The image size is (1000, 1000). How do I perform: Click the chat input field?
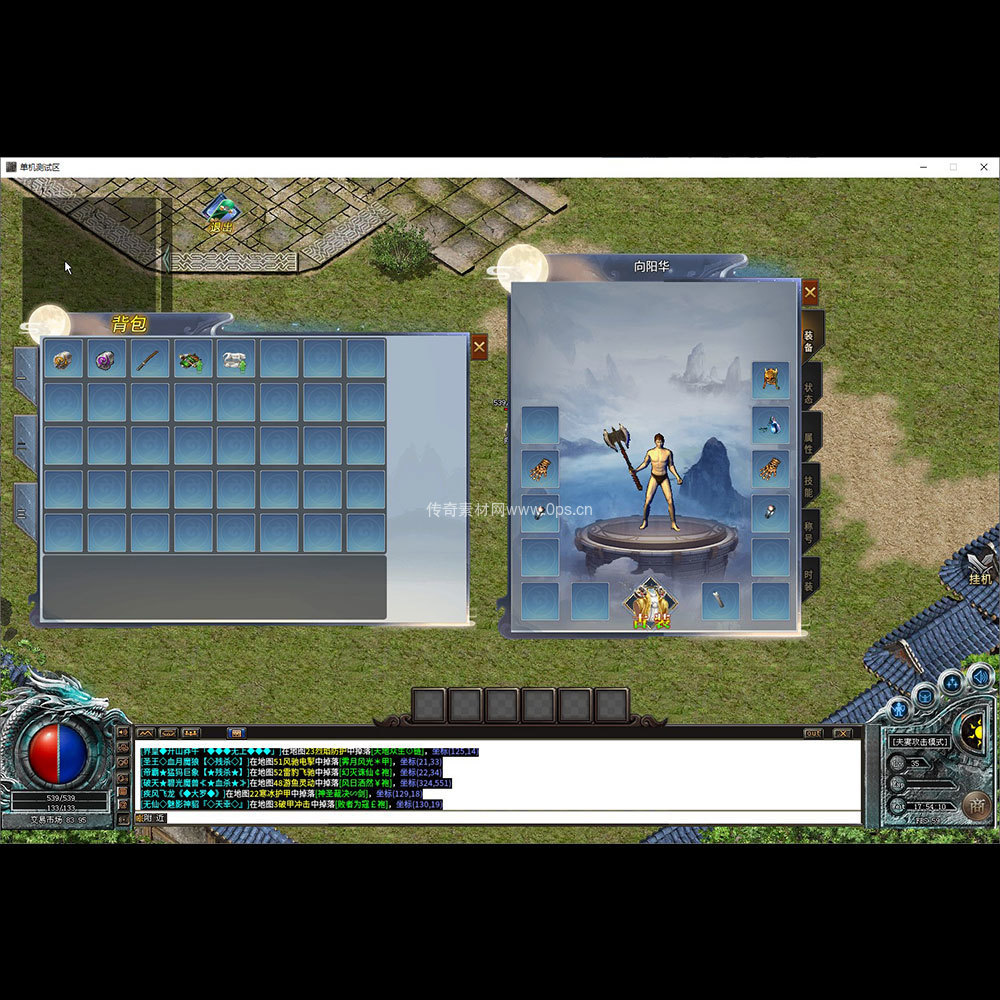pyautogui.click(x=500, y=818)
